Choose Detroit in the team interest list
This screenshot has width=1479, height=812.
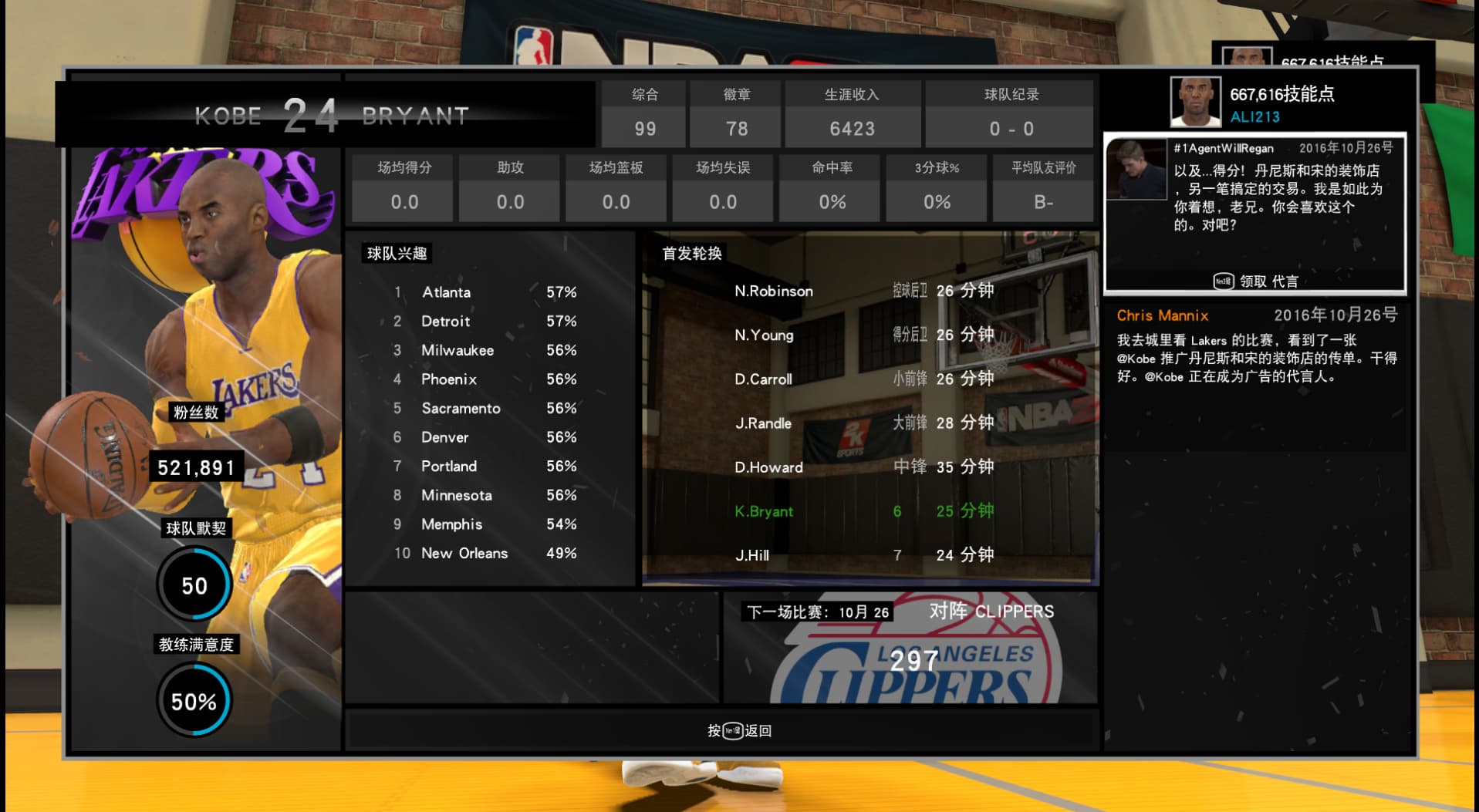486,322
